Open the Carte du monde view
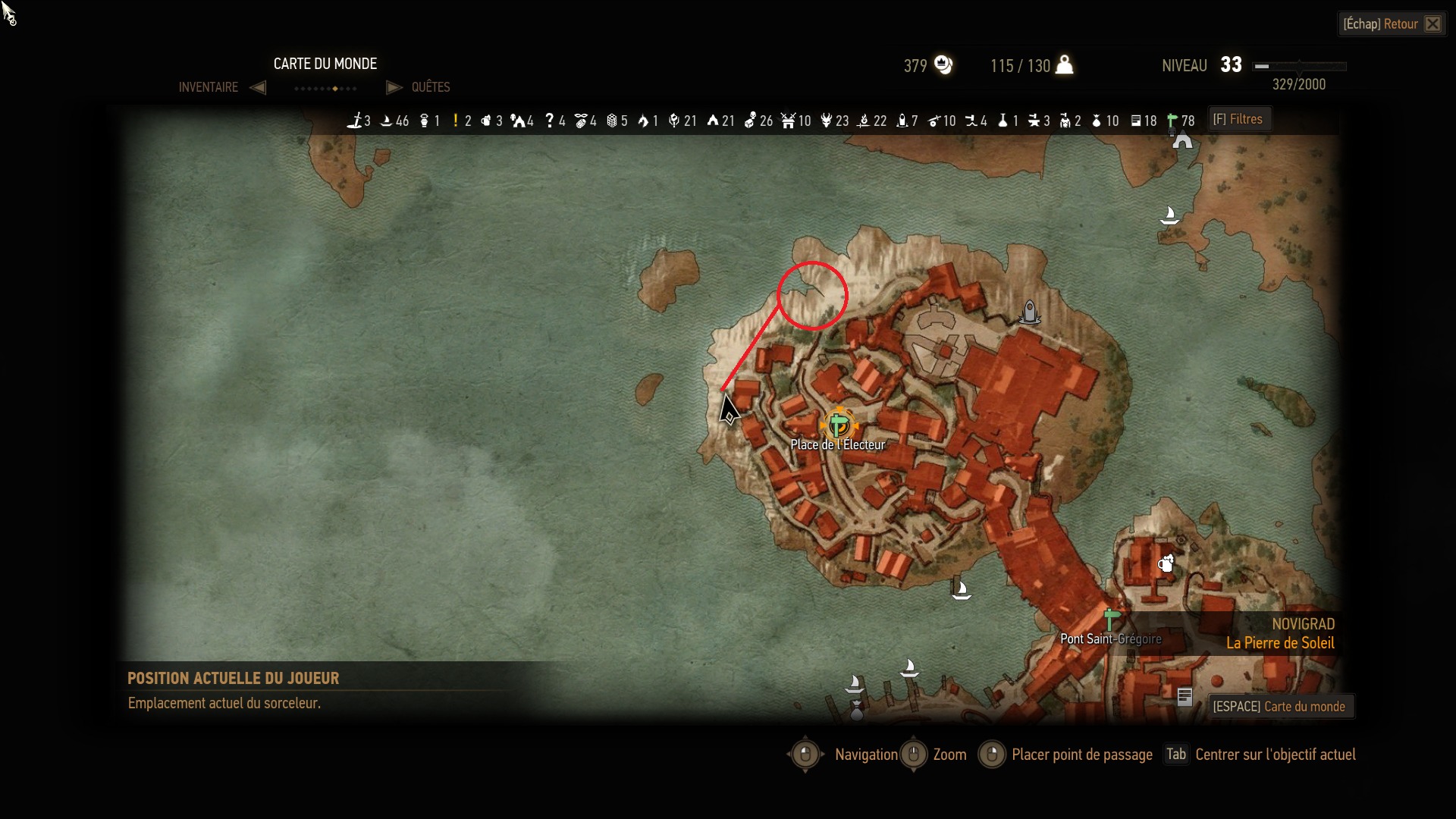 [1279, 707]
